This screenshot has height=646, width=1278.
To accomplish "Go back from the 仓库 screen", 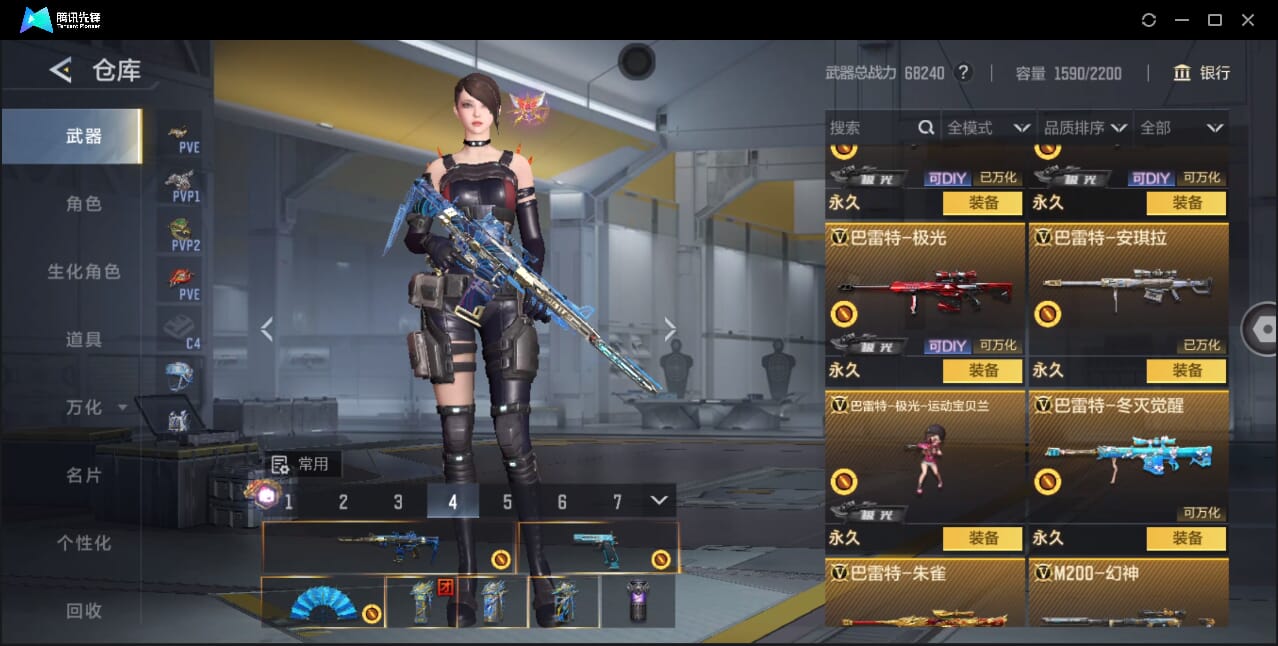I will coord(61,70).
